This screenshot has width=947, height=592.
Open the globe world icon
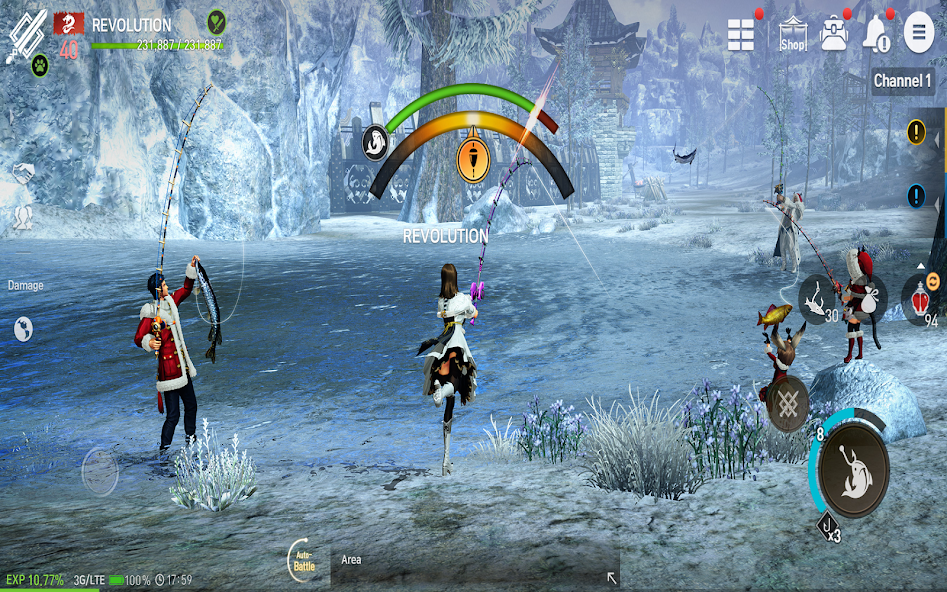coord(23,328)
